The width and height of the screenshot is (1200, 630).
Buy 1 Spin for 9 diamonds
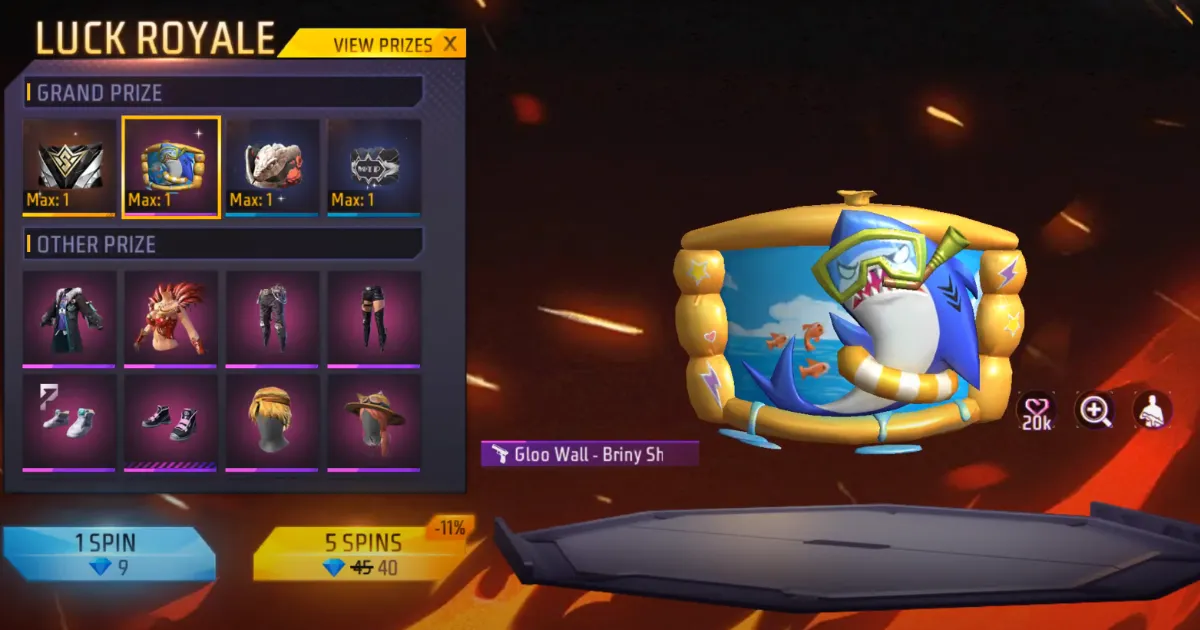click(107, 554)
